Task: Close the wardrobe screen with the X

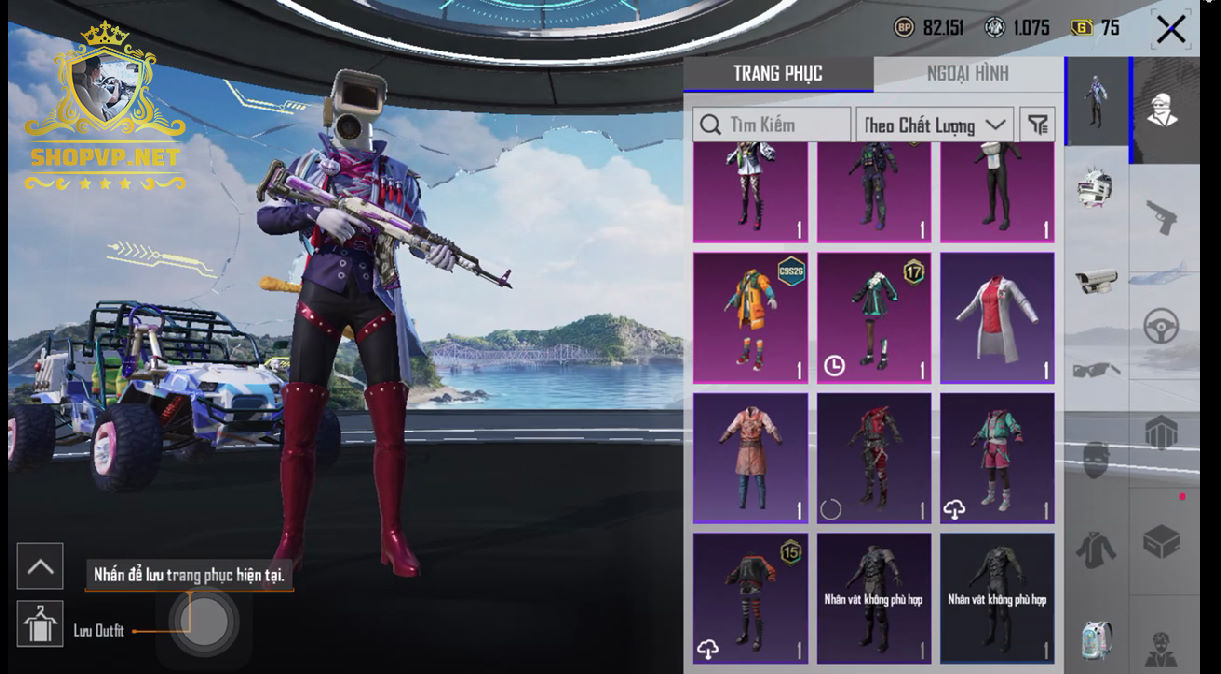Action: pos(1170,29)
